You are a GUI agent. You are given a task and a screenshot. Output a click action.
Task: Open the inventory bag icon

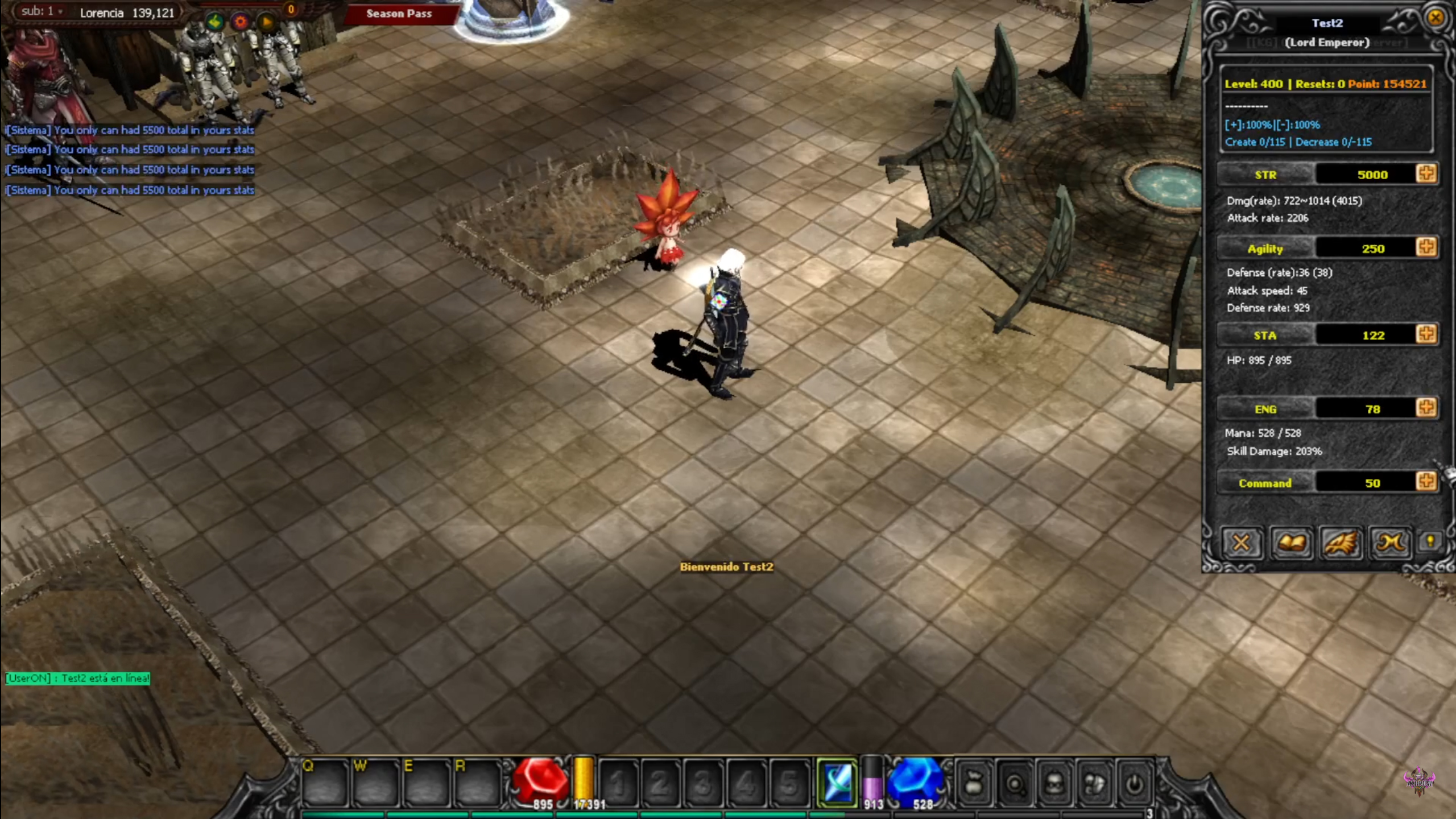click(x=974, y=784)
